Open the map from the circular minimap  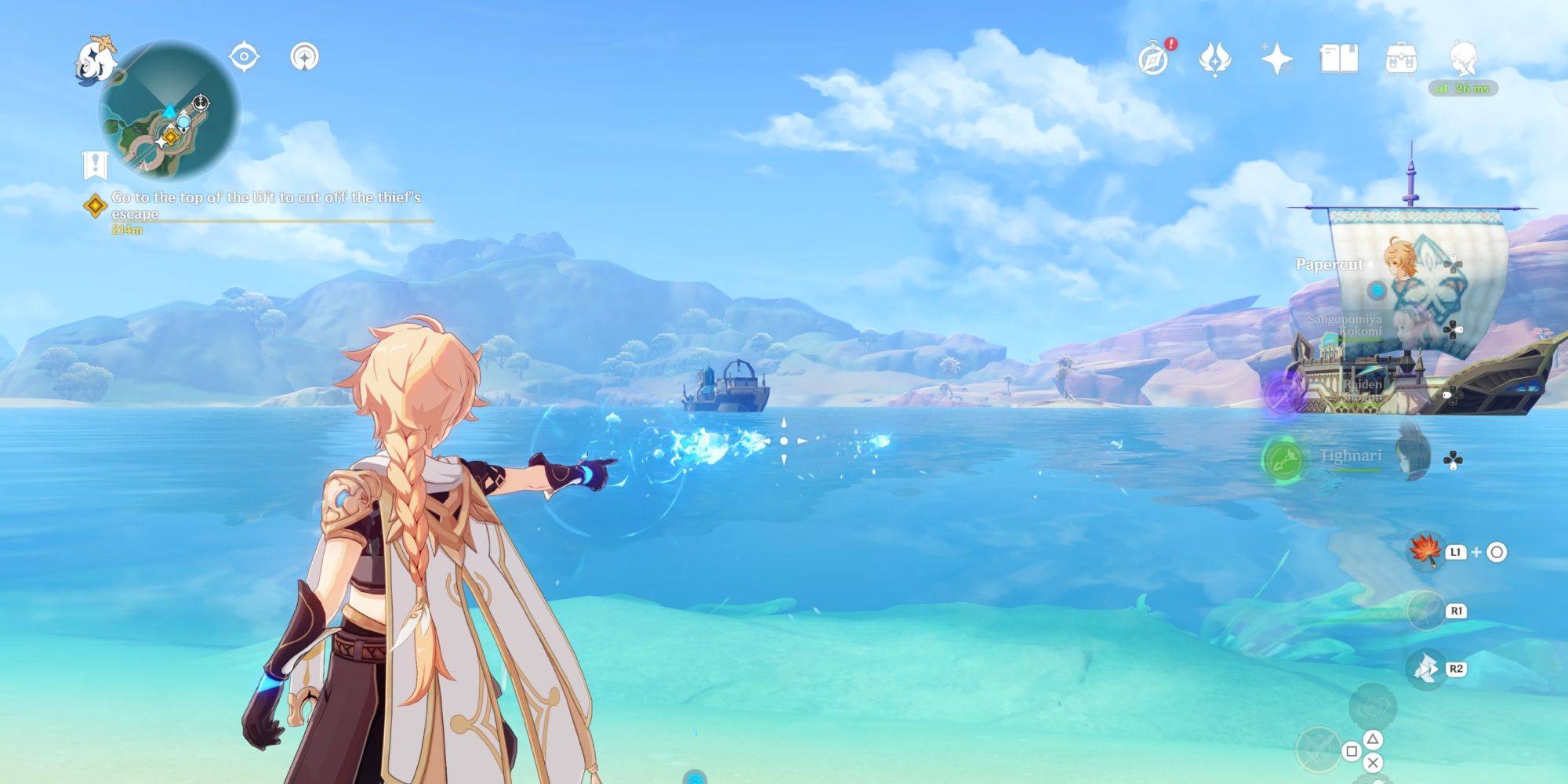169,111
